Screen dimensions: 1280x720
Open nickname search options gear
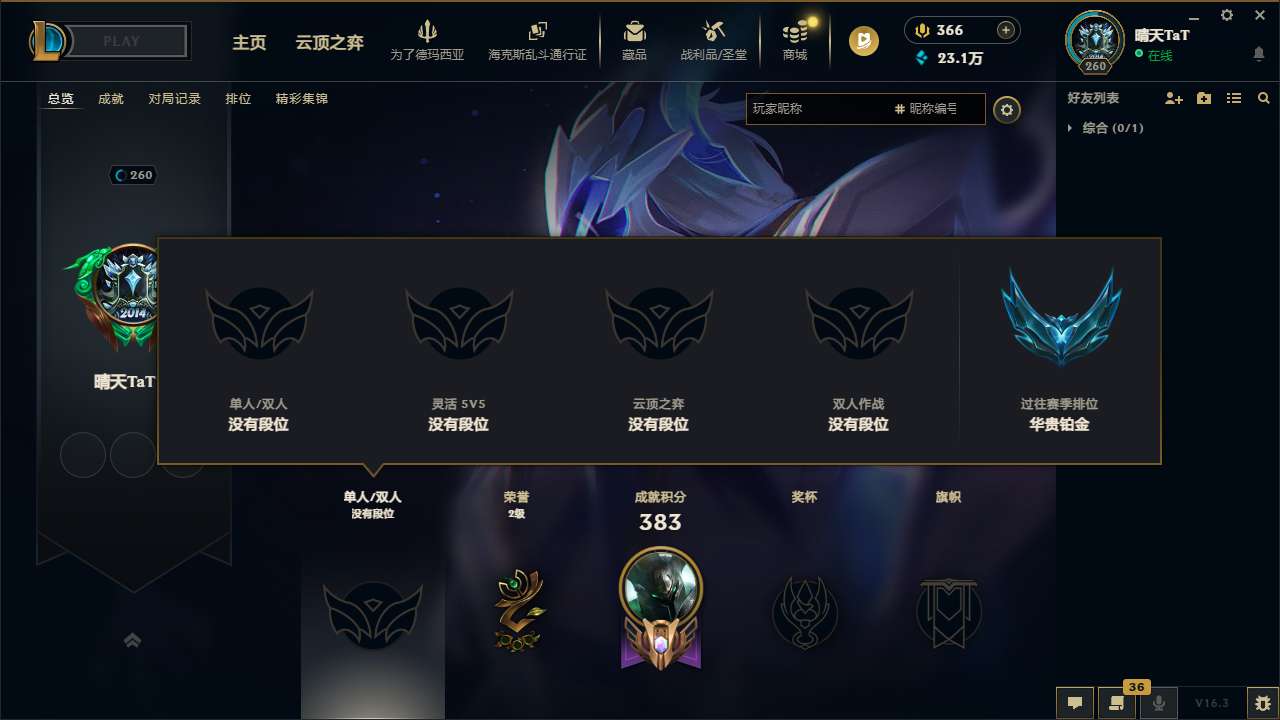(1007, 110)
